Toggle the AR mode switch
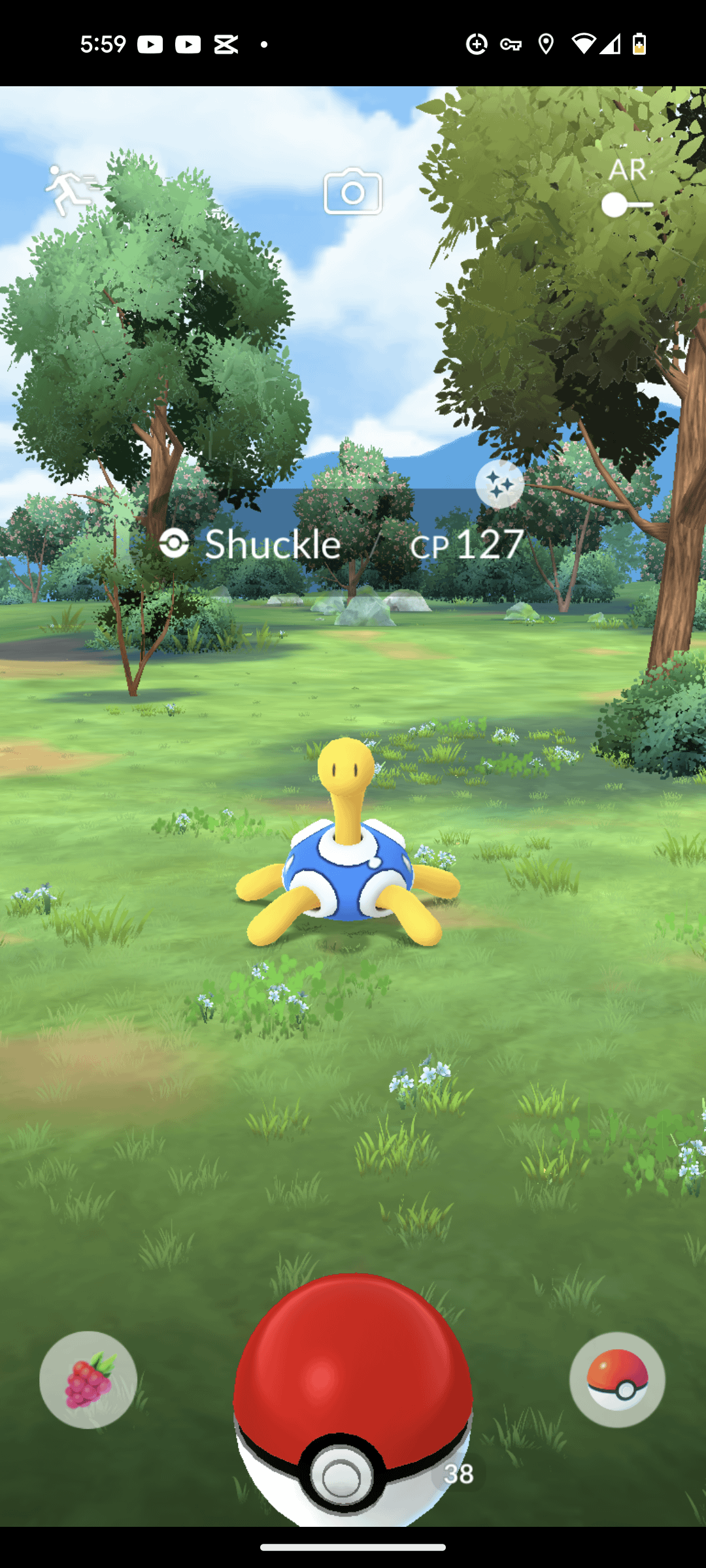Screen dimensions: 706x1568 pos(627,204)
